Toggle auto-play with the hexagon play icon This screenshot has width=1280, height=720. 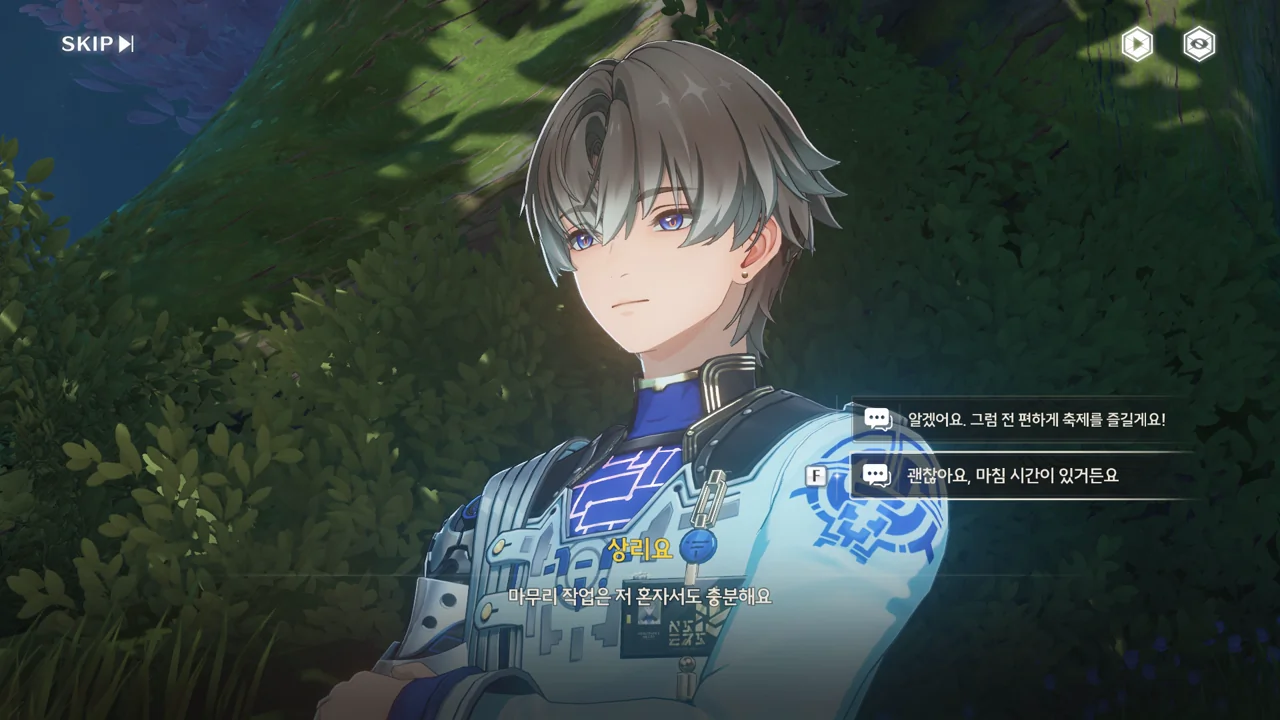coord(1136,44)
